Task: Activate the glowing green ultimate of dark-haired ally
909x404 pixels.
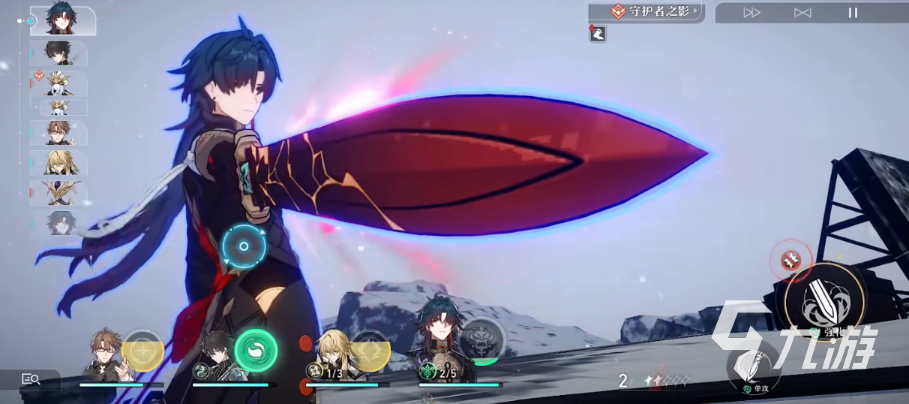Action: tap(255, 351)
